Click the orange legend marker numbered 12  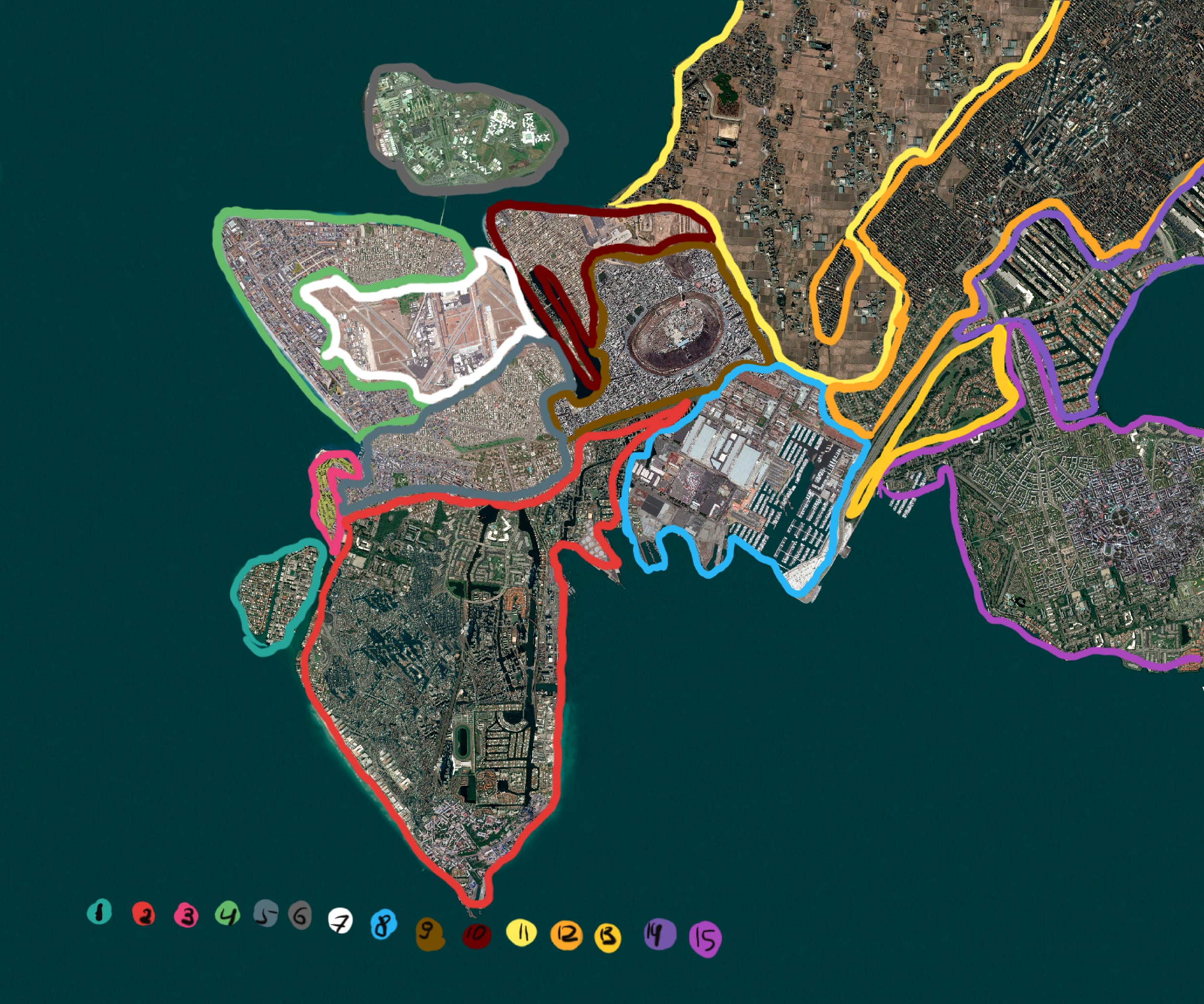(x=566, y=934)
